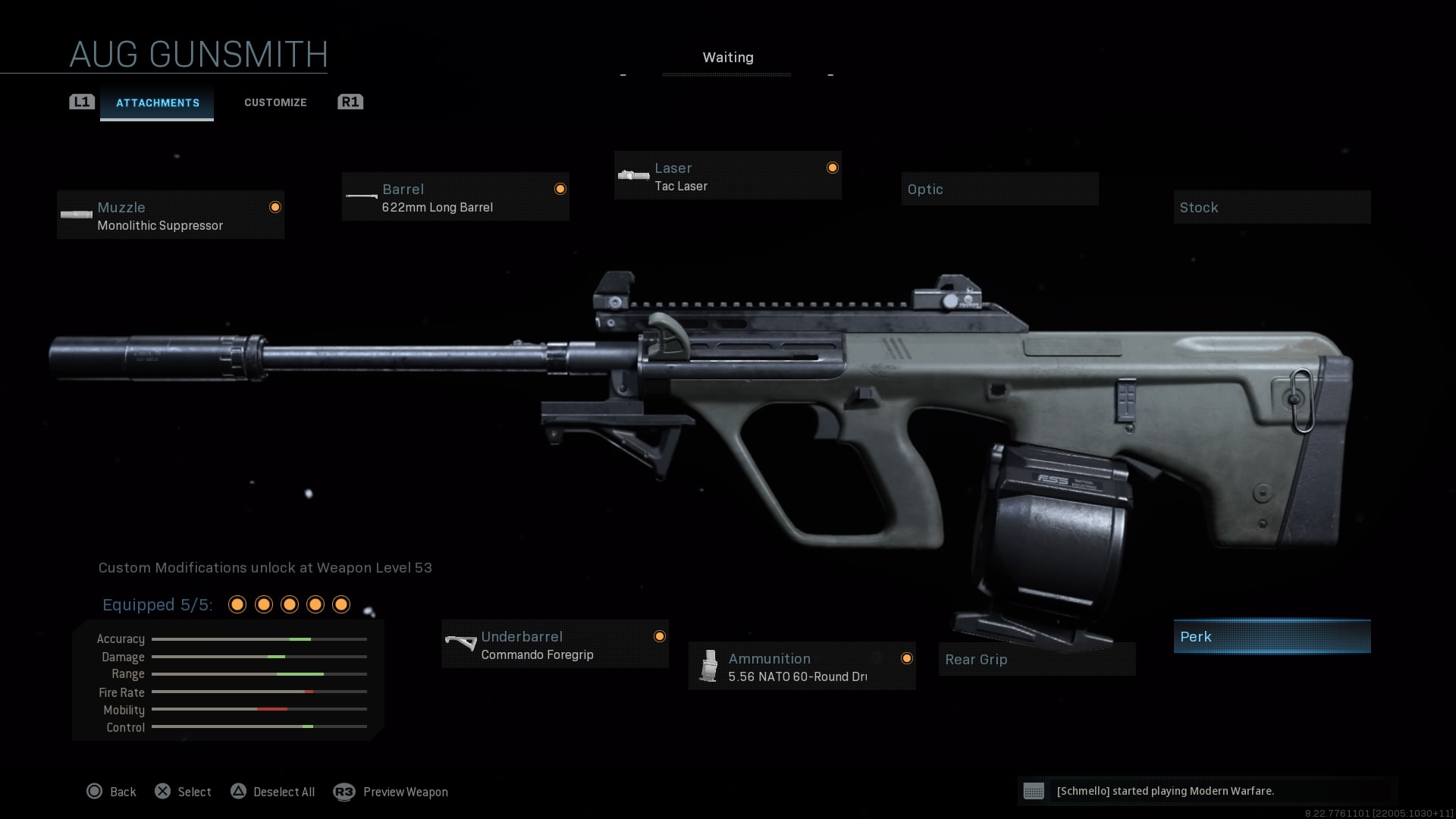The width and height of the screenshot is (1456, 819).
Task: Switch to the Customize tab
Action: [275, 102]
